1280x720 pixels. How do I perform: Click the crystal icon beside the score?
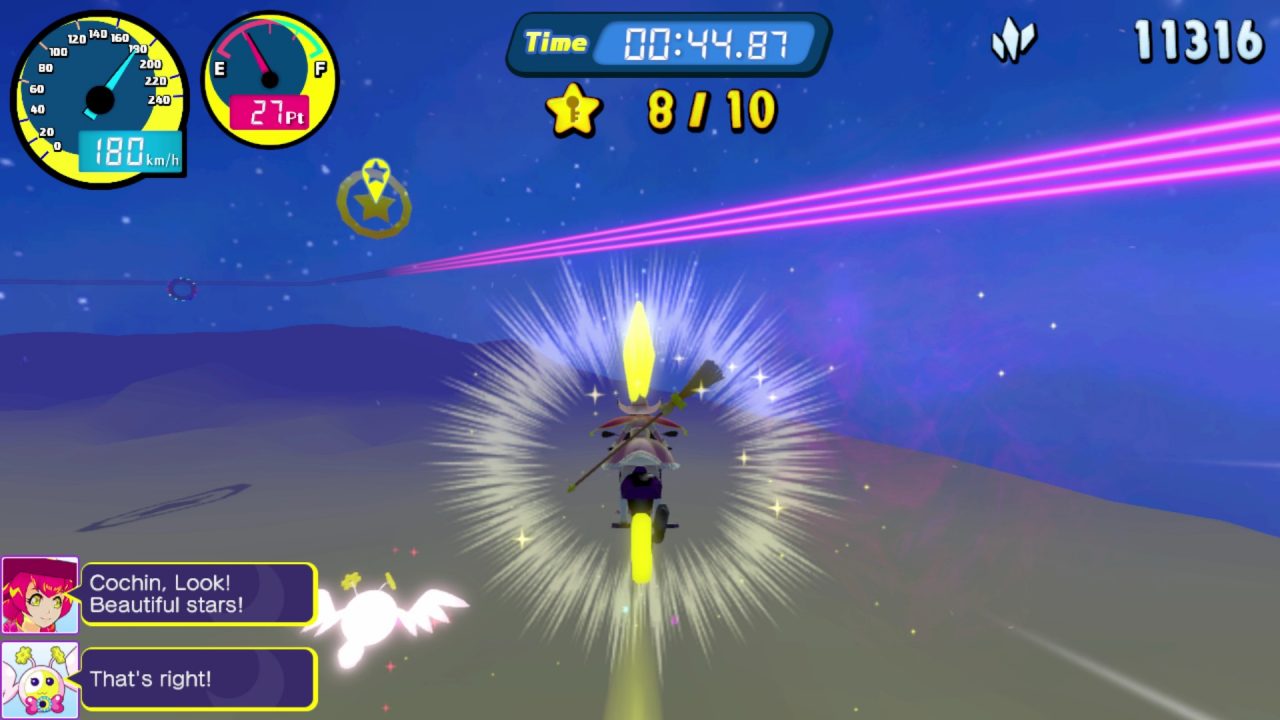coord(1013,42)
